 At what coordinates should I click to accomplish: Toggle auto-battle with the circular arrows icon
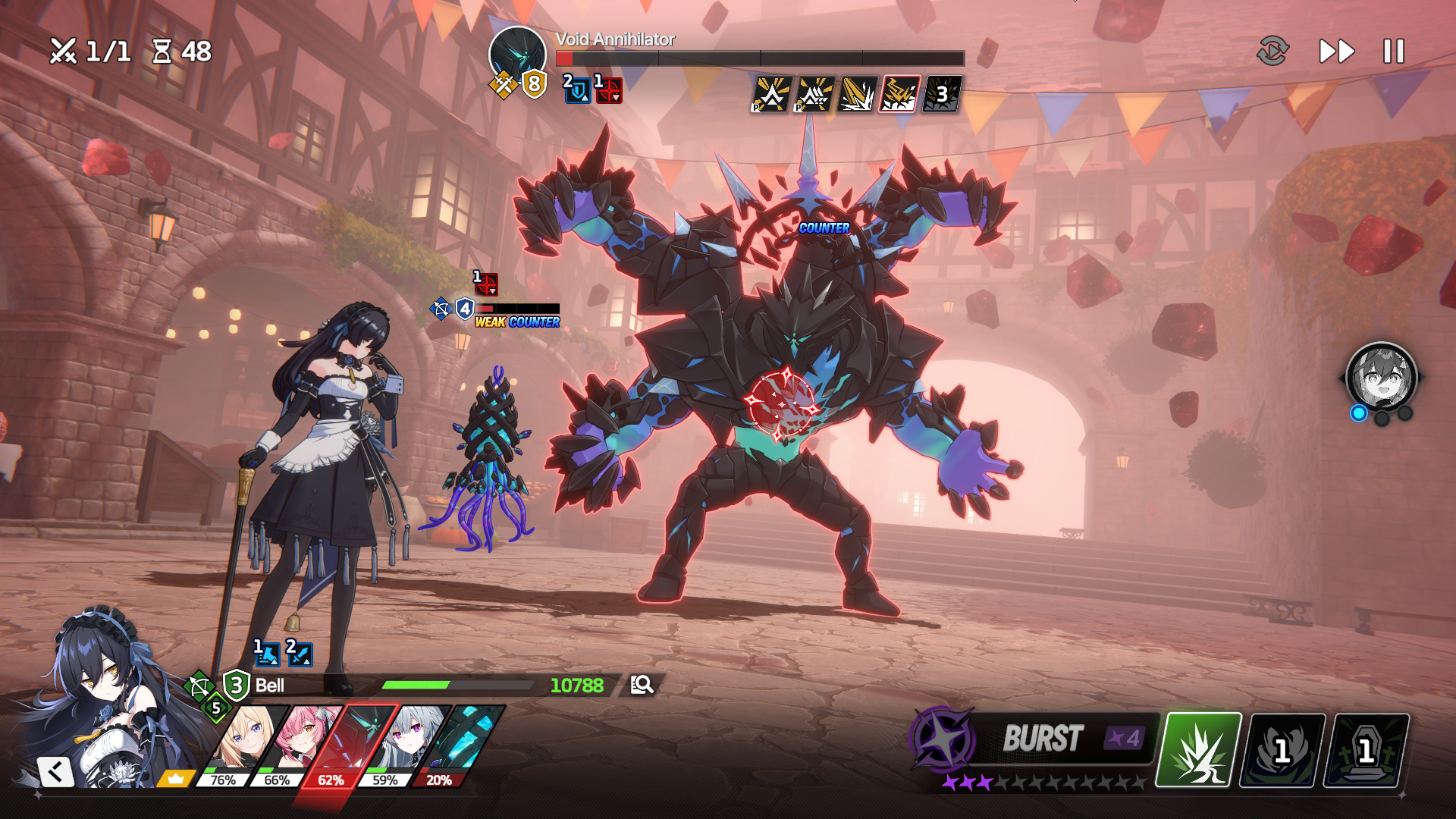click(1272, 52)
